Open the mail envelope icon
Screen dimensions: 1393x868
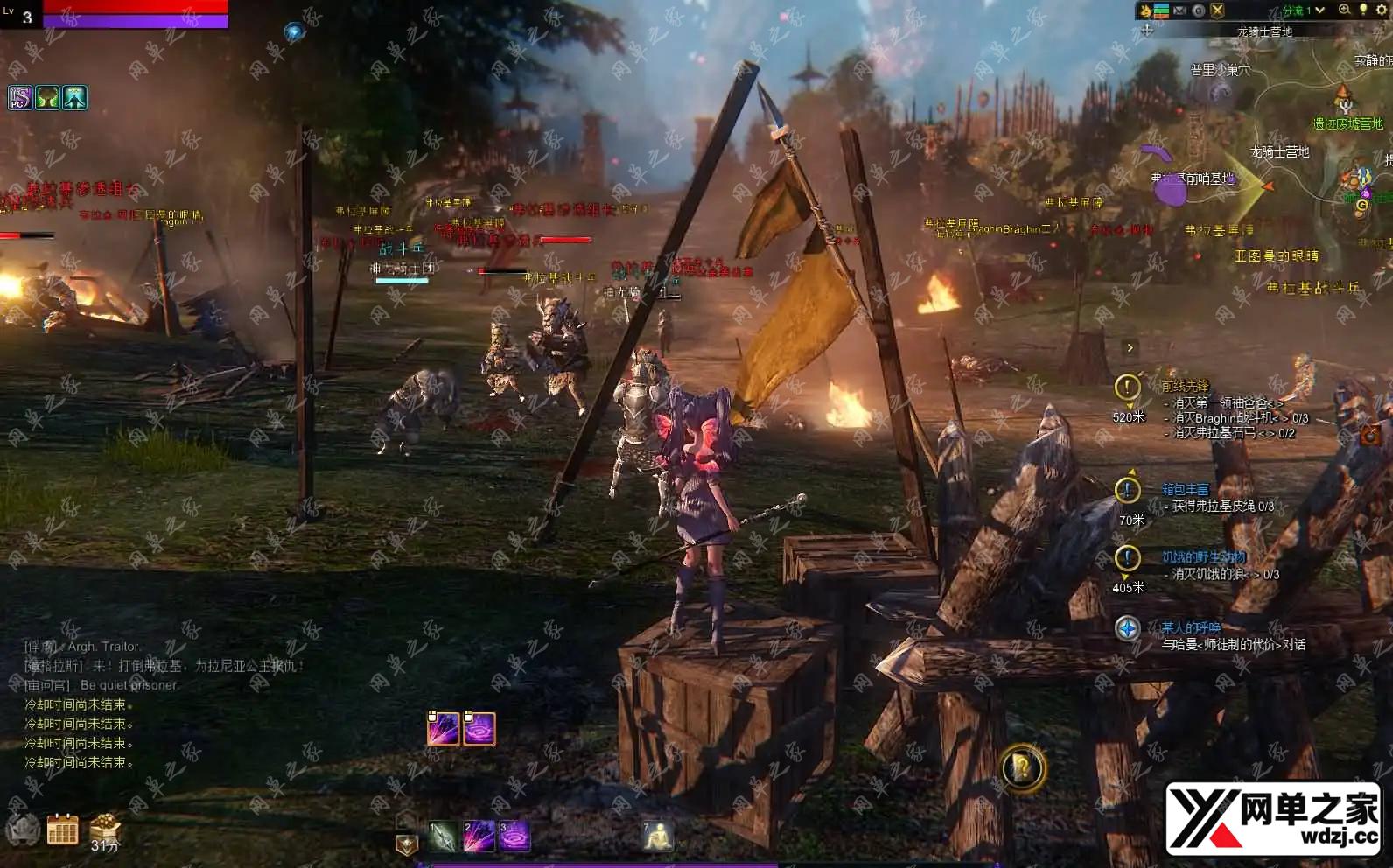[x=1180, y=10]
